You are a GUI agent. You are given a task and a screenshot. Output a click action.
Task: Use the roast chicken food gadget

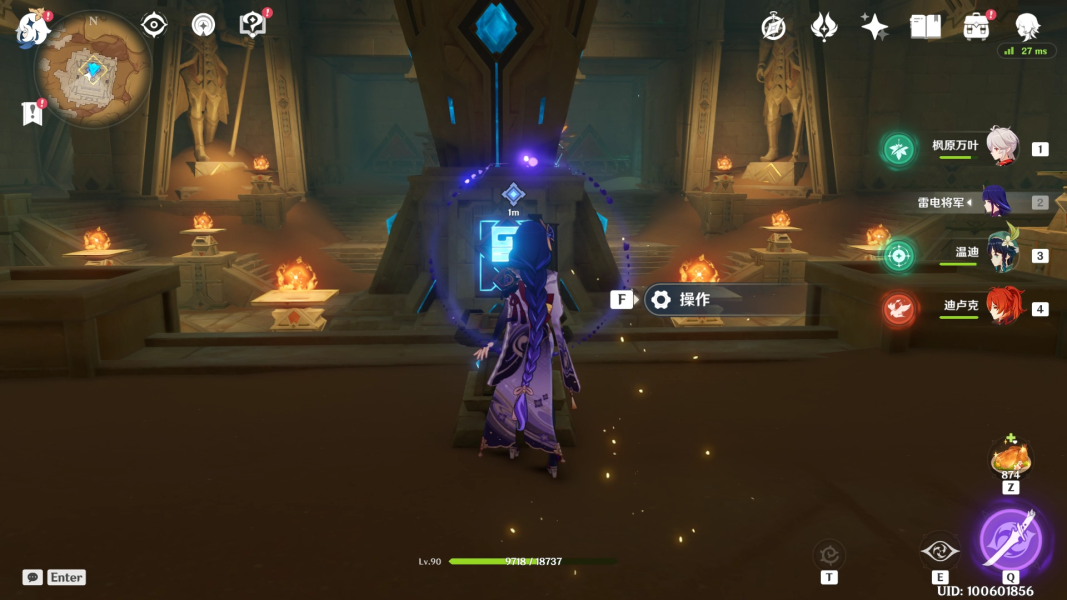1010,459
